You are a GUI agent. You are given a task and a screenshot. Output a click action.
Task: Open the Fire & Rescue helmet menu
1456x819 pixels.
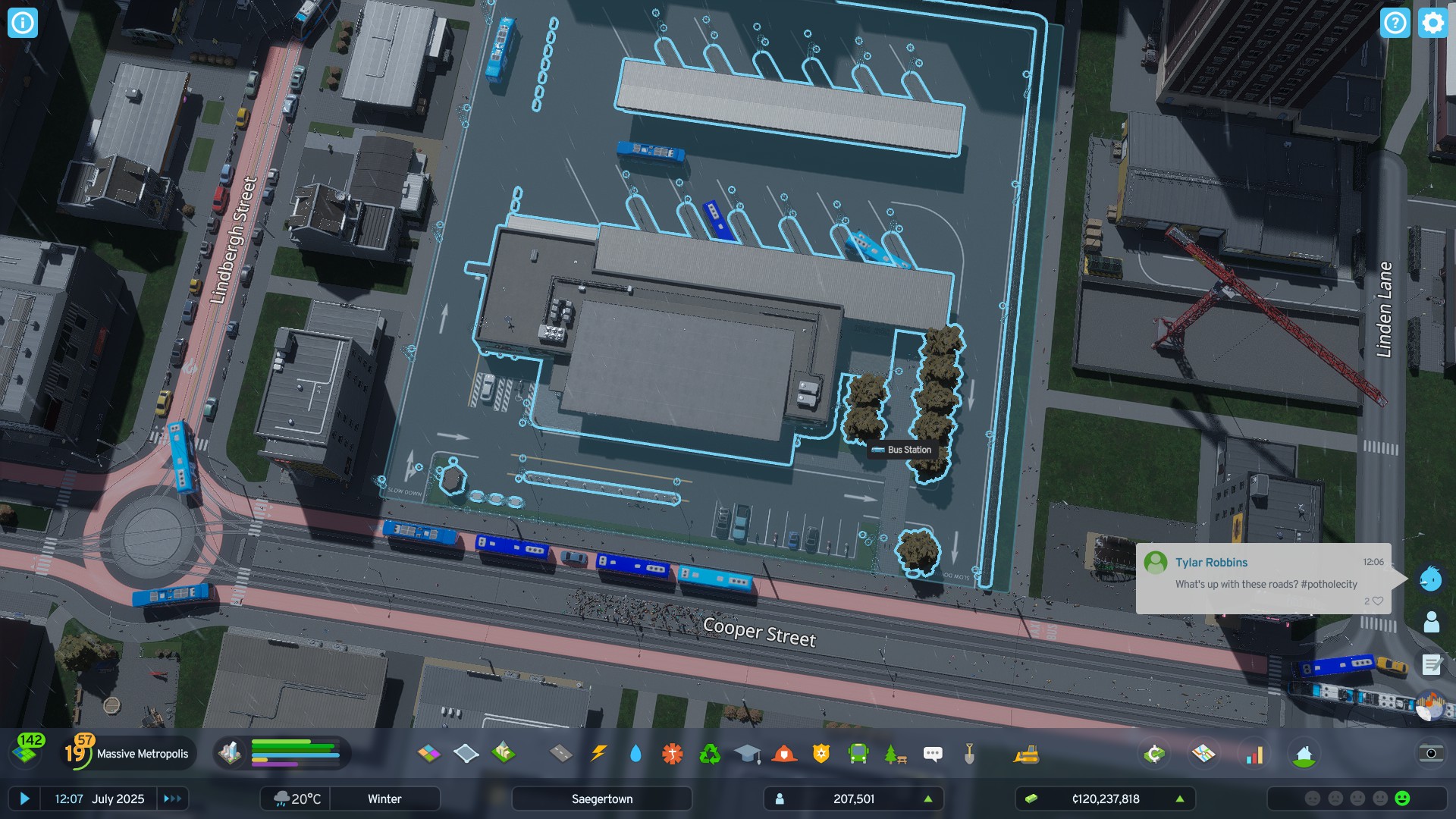(x=783, y=753)
